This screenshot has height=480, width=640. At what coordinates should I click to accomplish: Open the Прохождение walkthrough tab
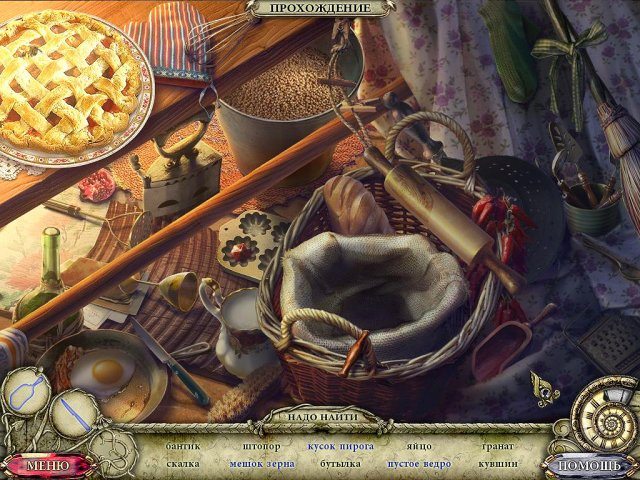320,8
